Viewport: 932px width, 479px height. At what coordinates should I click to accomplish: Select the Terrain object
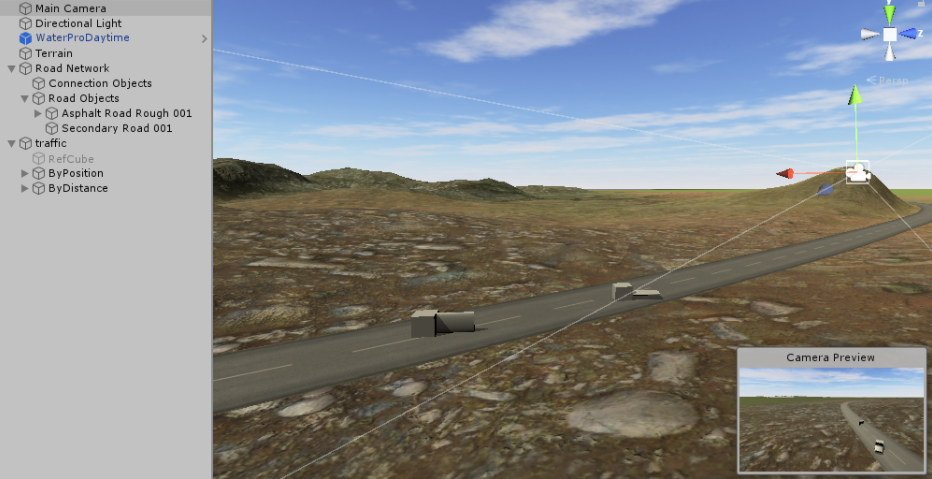click(54, 53)
